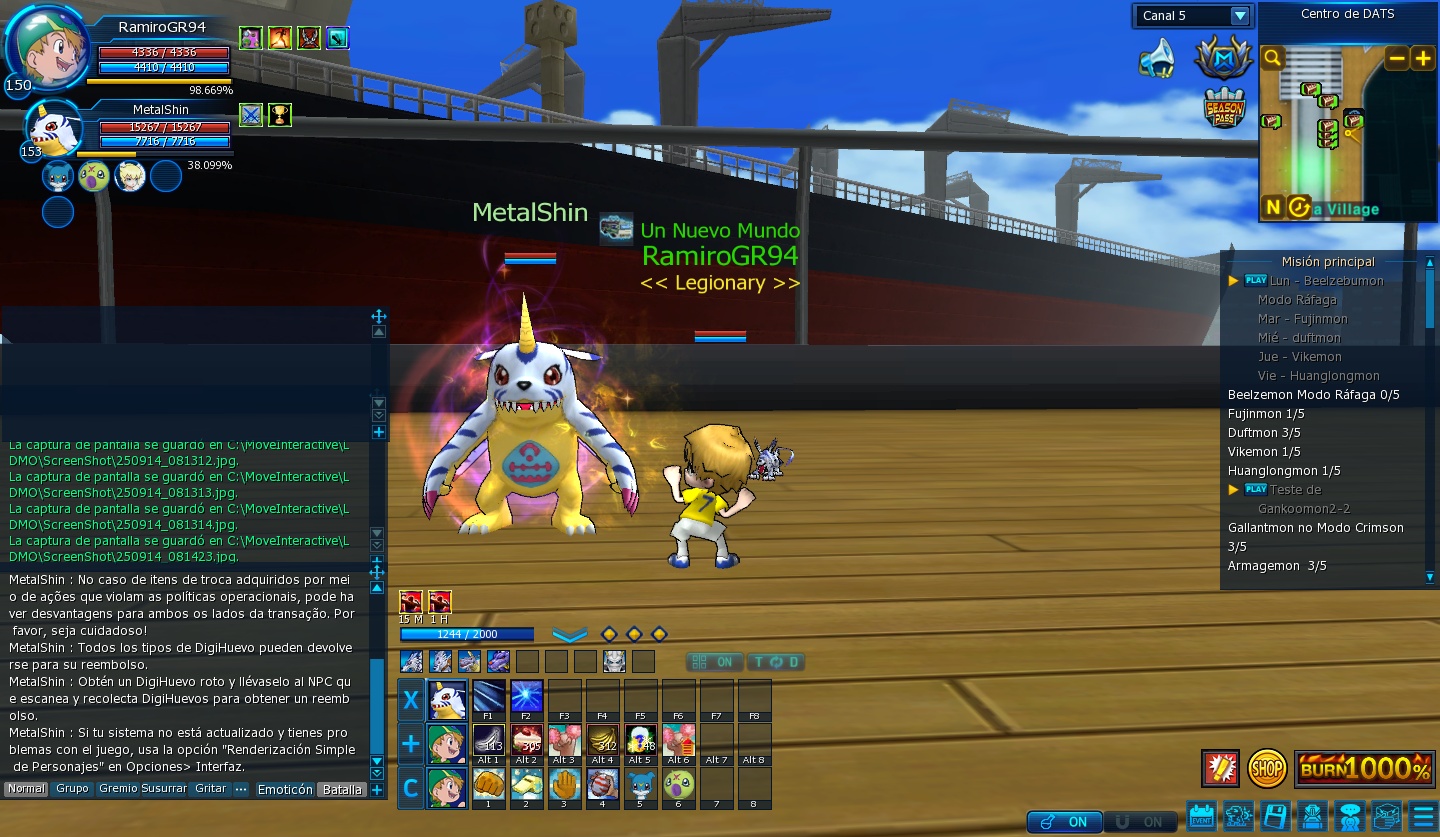The width and height of the screenshot is (1440, 837).
Task: Zoom out the minimap with the minus button
Action: click(x=1396, y=59)
